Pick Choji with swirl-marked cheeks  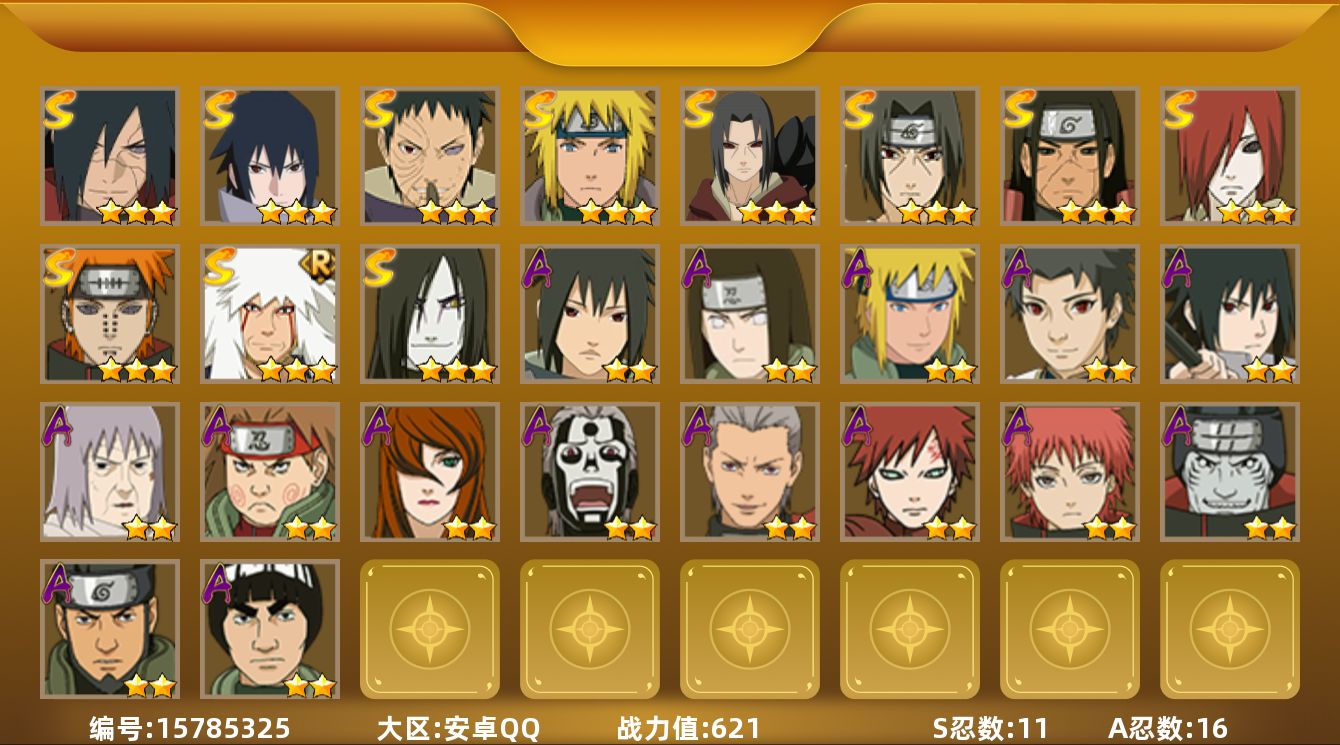pyautogui.click(x=270, y=472)
